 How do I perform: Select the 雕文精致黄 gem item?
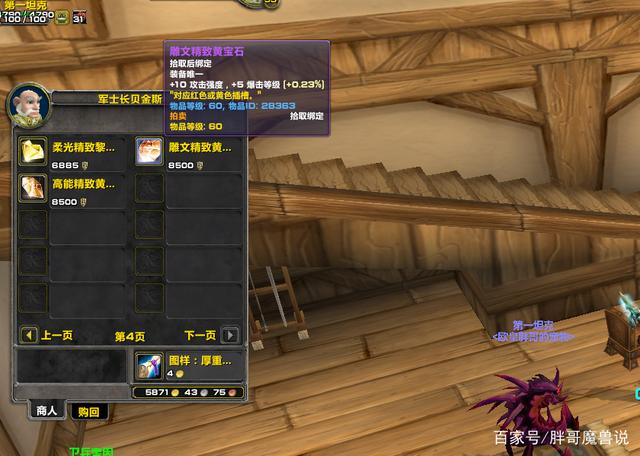[x=148, y=151]
